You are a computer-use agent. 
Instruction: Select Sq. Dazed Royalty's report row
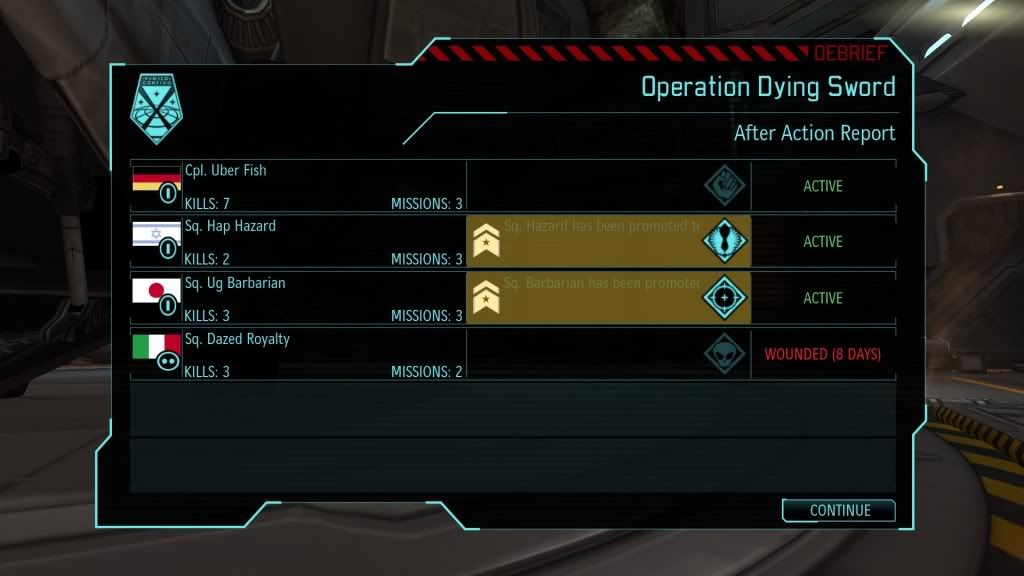click(x=298, y=354)
